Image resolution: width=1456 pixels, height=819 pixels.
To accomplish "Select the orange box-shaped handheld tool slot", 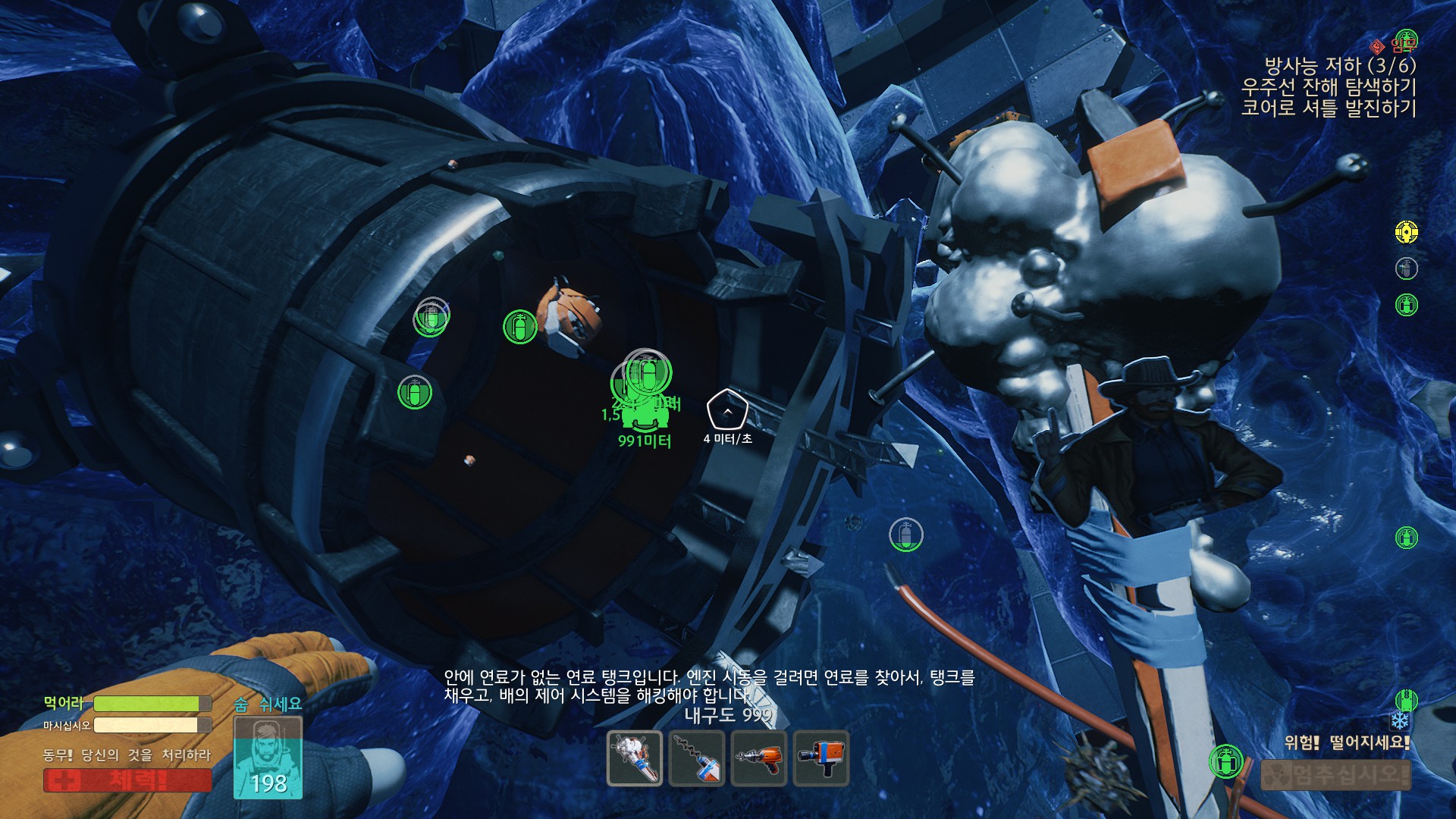I will pyautogui.click(x=821, y=758).
